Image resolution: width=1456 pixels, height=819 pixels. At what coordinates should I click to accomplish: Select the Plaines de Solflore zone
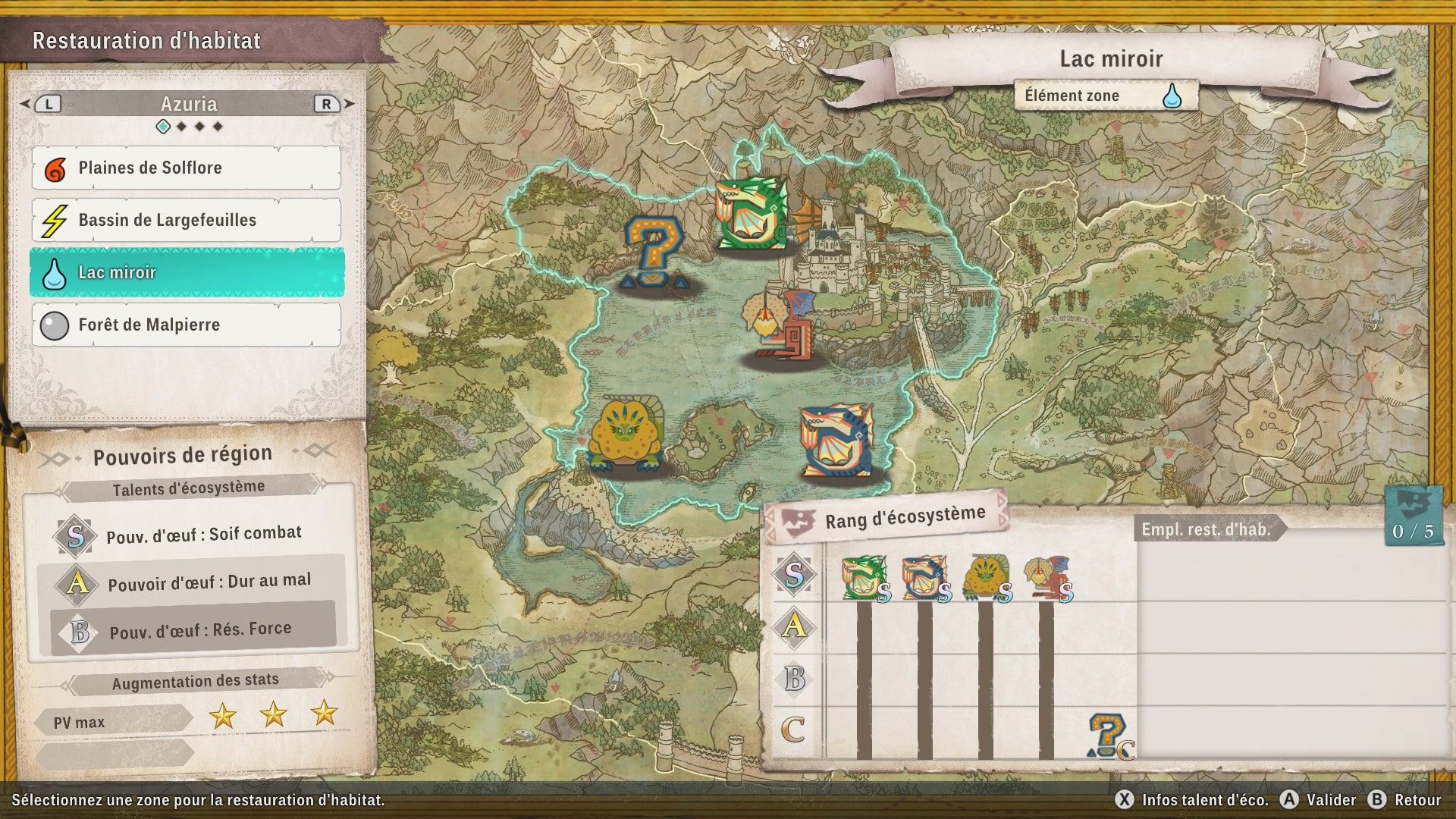[x=186, y=168]
